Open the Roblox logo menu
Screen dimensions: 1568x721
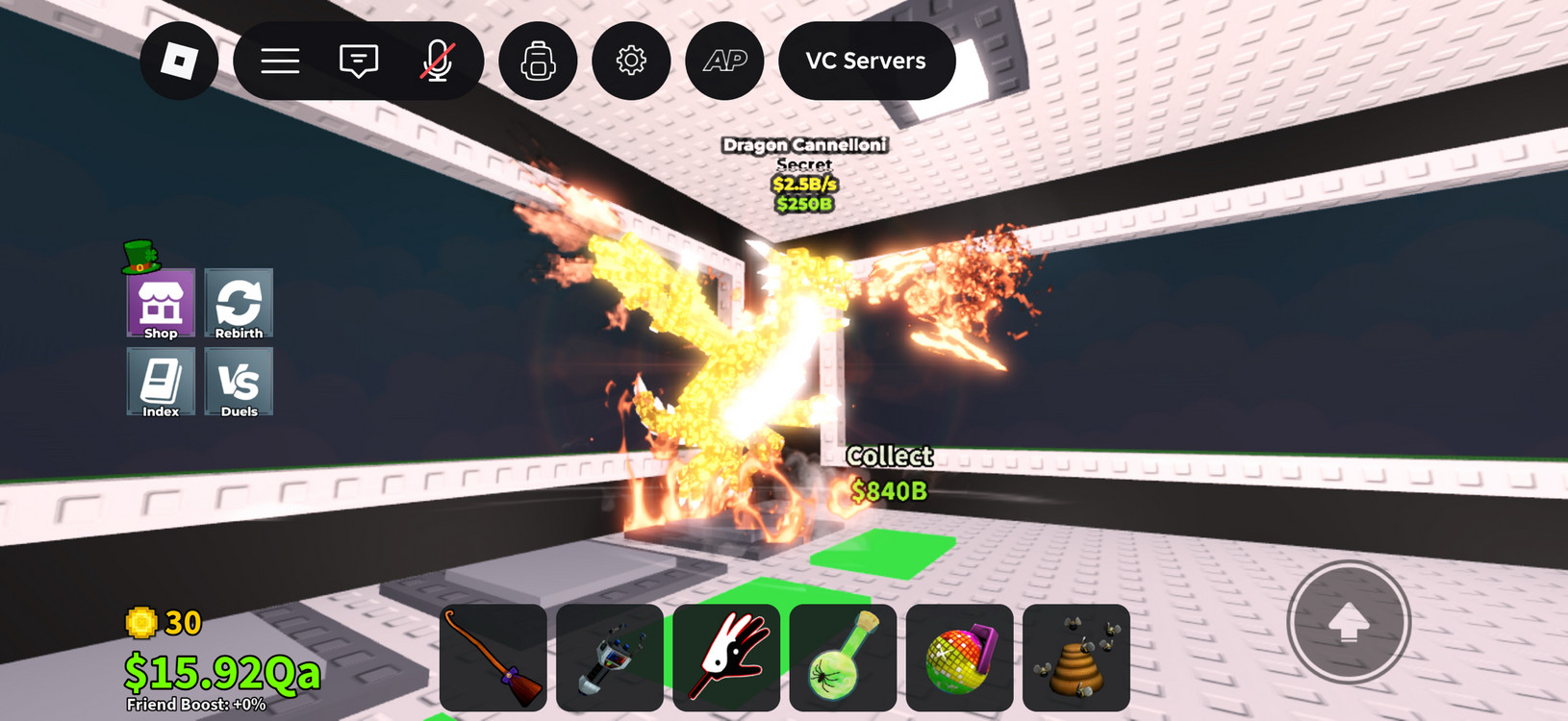click(179, 61)
